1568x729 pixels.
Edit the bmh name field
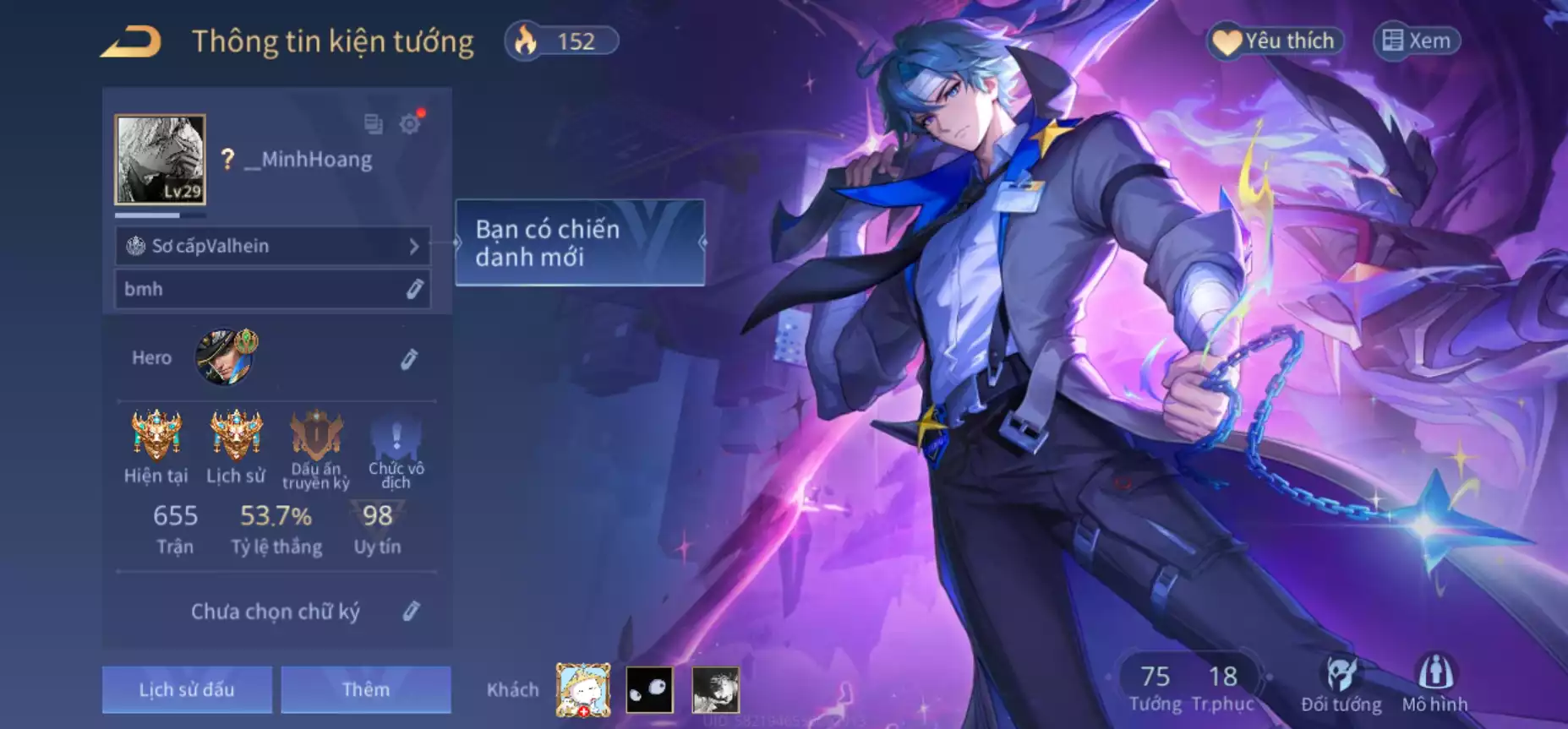coord(414,289)
